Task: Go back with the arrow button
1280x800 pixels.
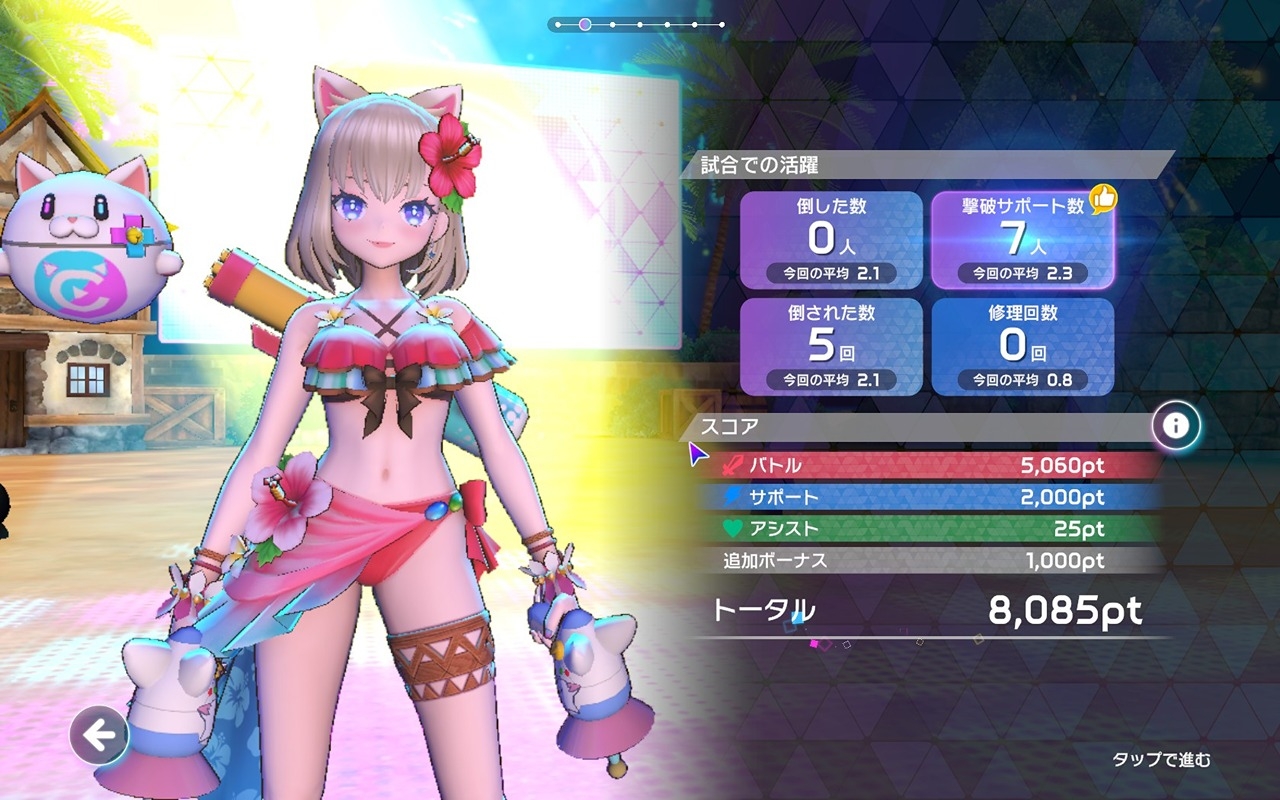Action: point(99,737)
